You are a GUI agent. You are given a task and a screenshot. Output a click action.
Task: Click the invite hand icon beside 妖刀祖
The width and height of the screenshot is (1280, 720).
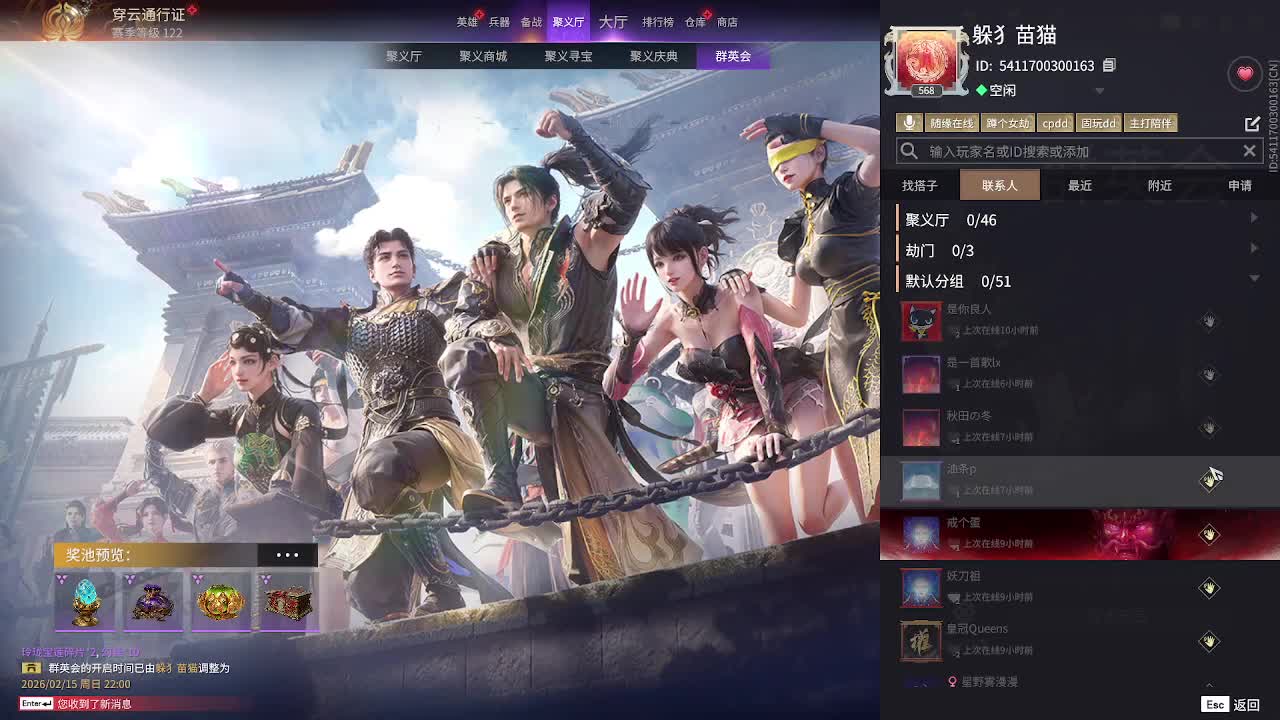1209,588
